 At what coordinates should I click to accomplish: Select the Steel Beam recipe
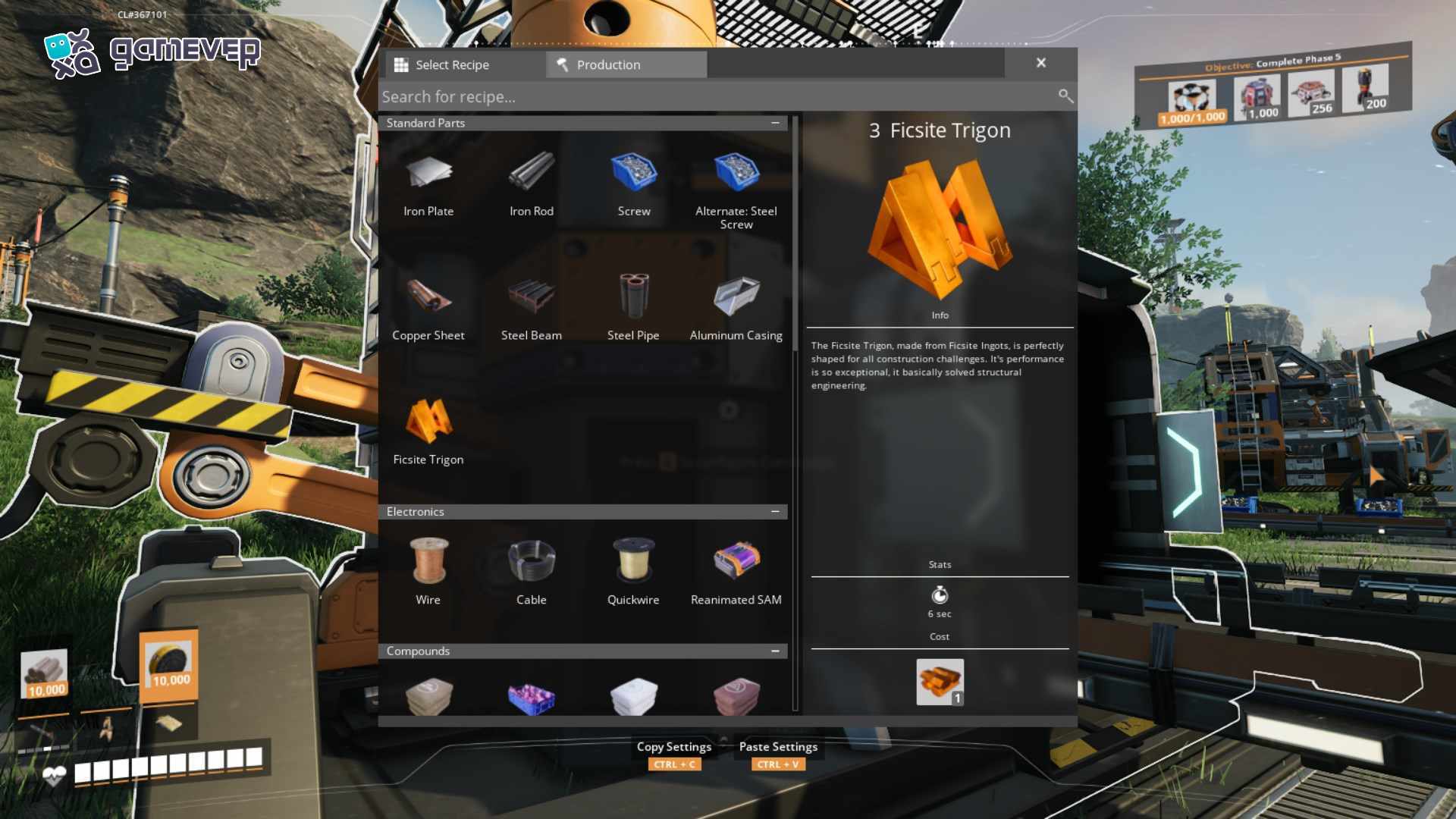pos(531,306)
